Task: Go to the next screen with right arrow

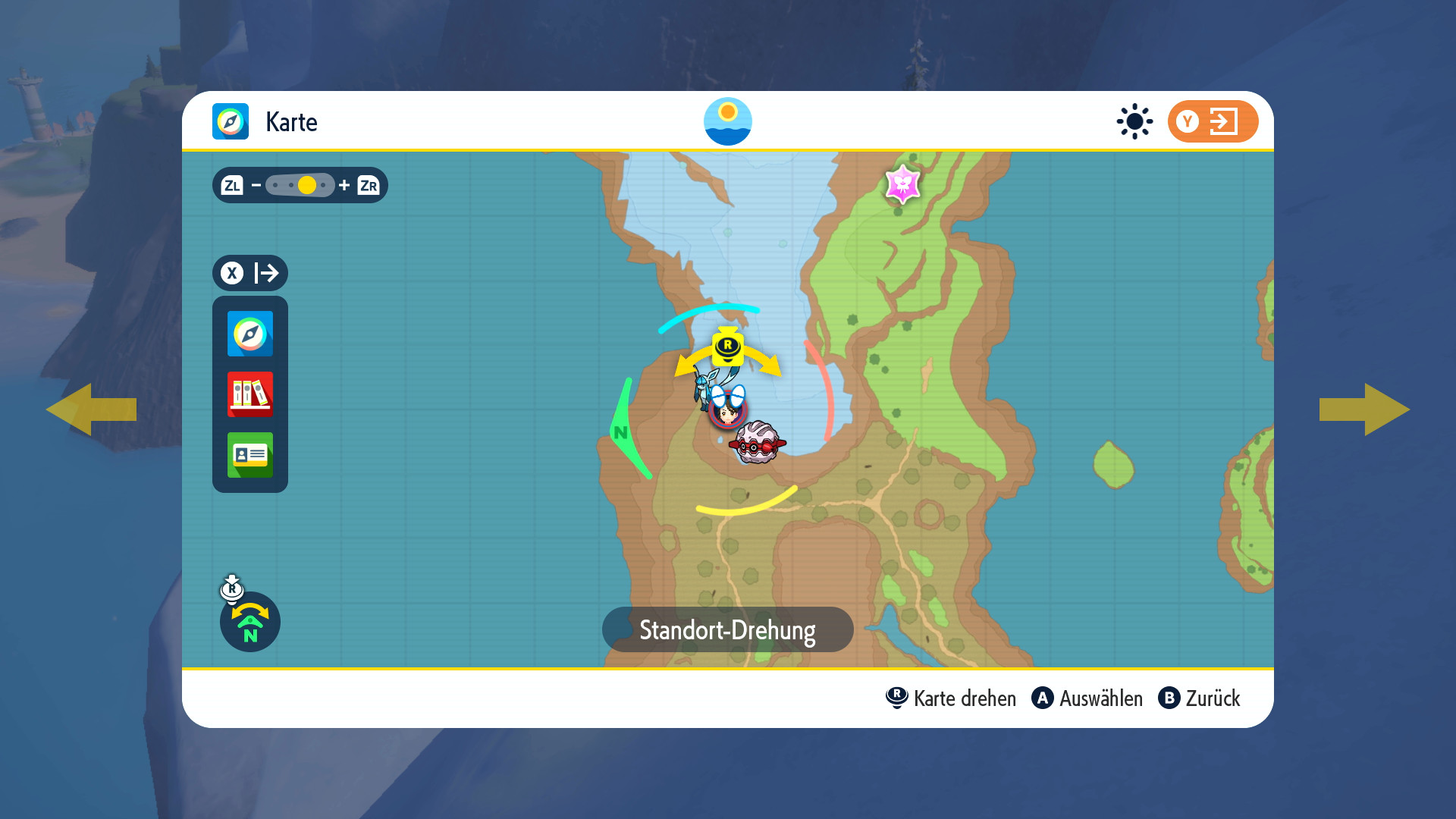Action: (x=1364, y=409)
